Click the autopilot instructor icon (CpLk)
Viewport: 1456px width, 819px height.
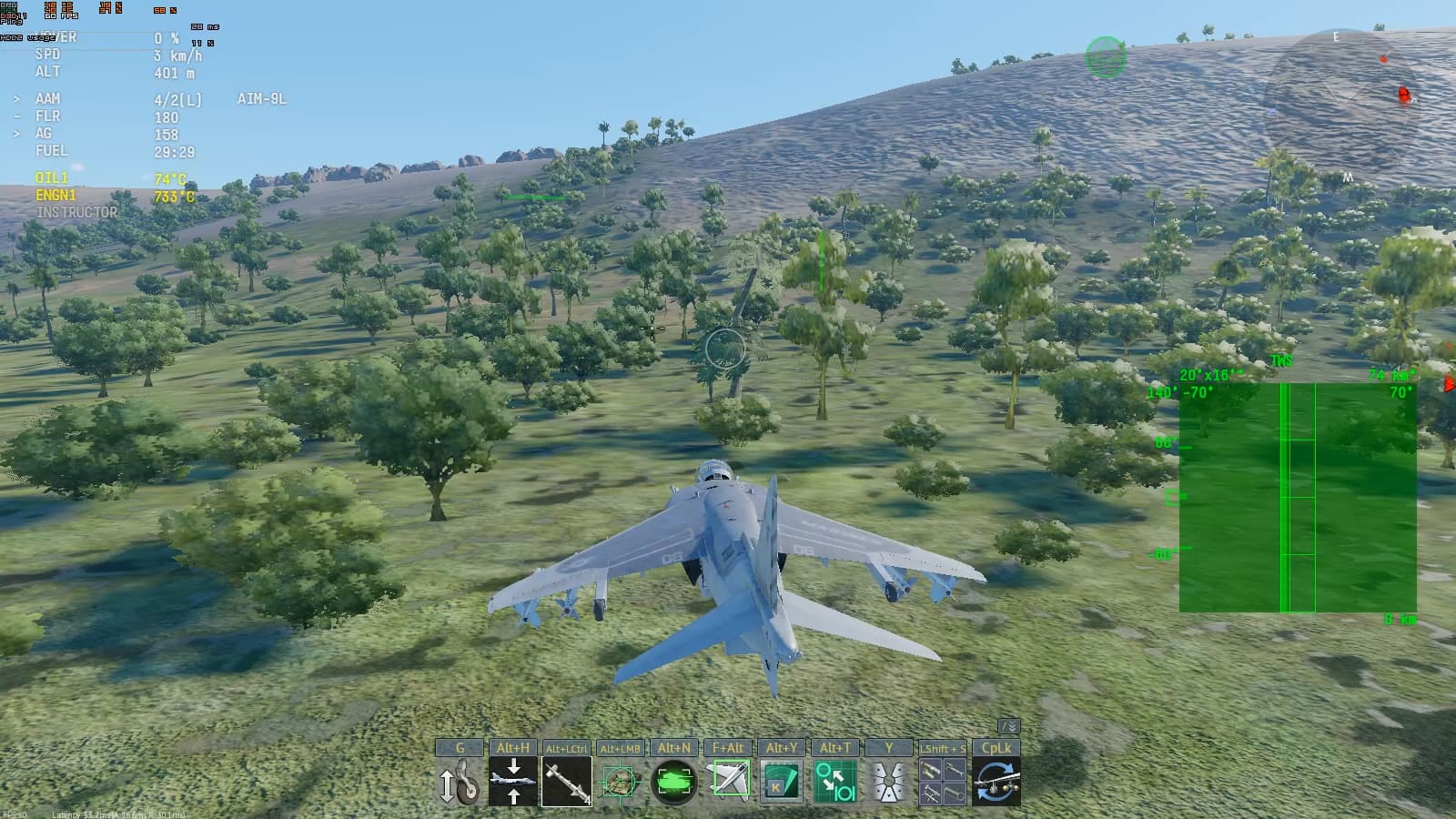point(996,781)
